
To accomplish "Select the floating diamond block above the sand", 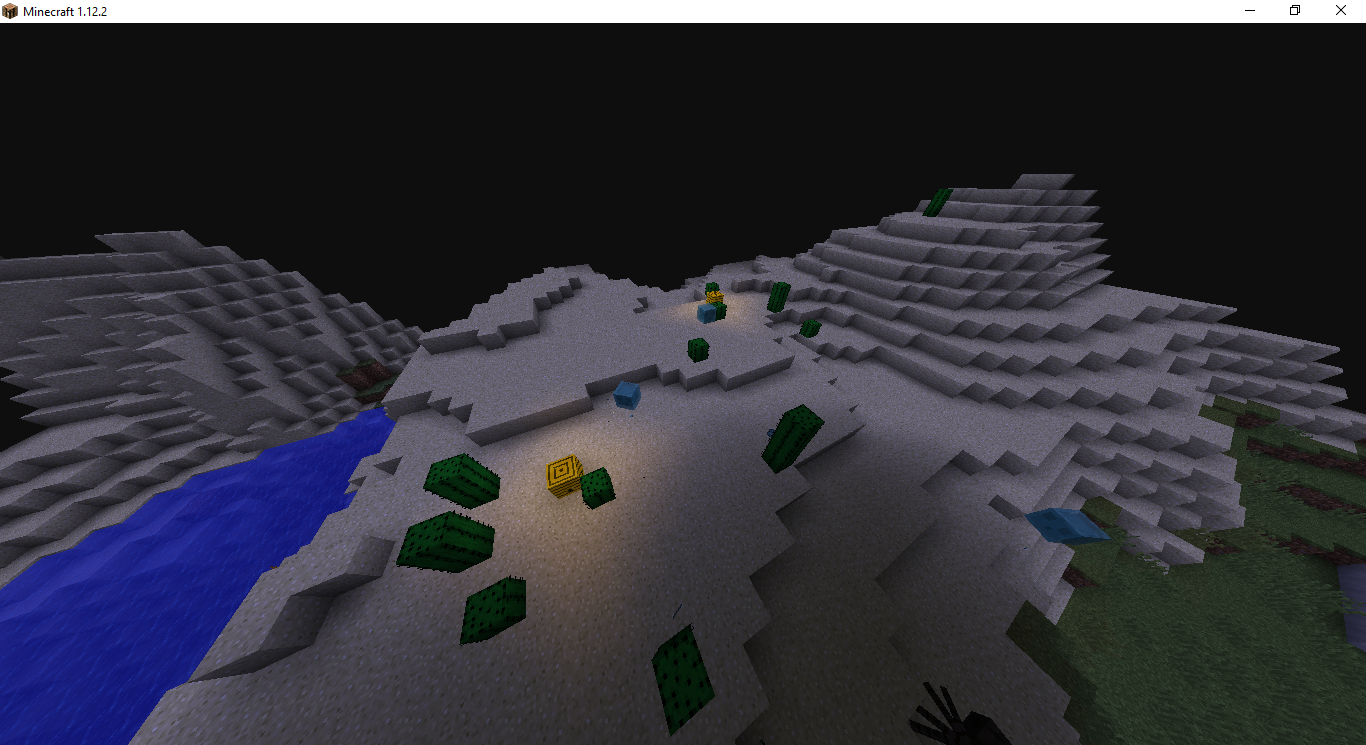I will (x=627, y=397).
